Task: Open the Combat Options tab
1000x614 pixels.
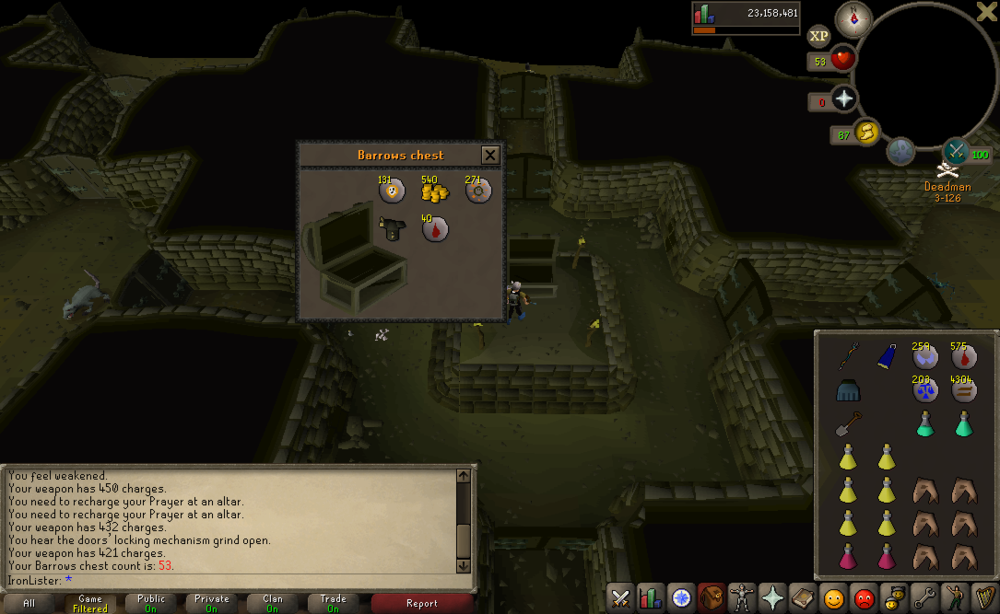Action: click(x=621, y=598)
